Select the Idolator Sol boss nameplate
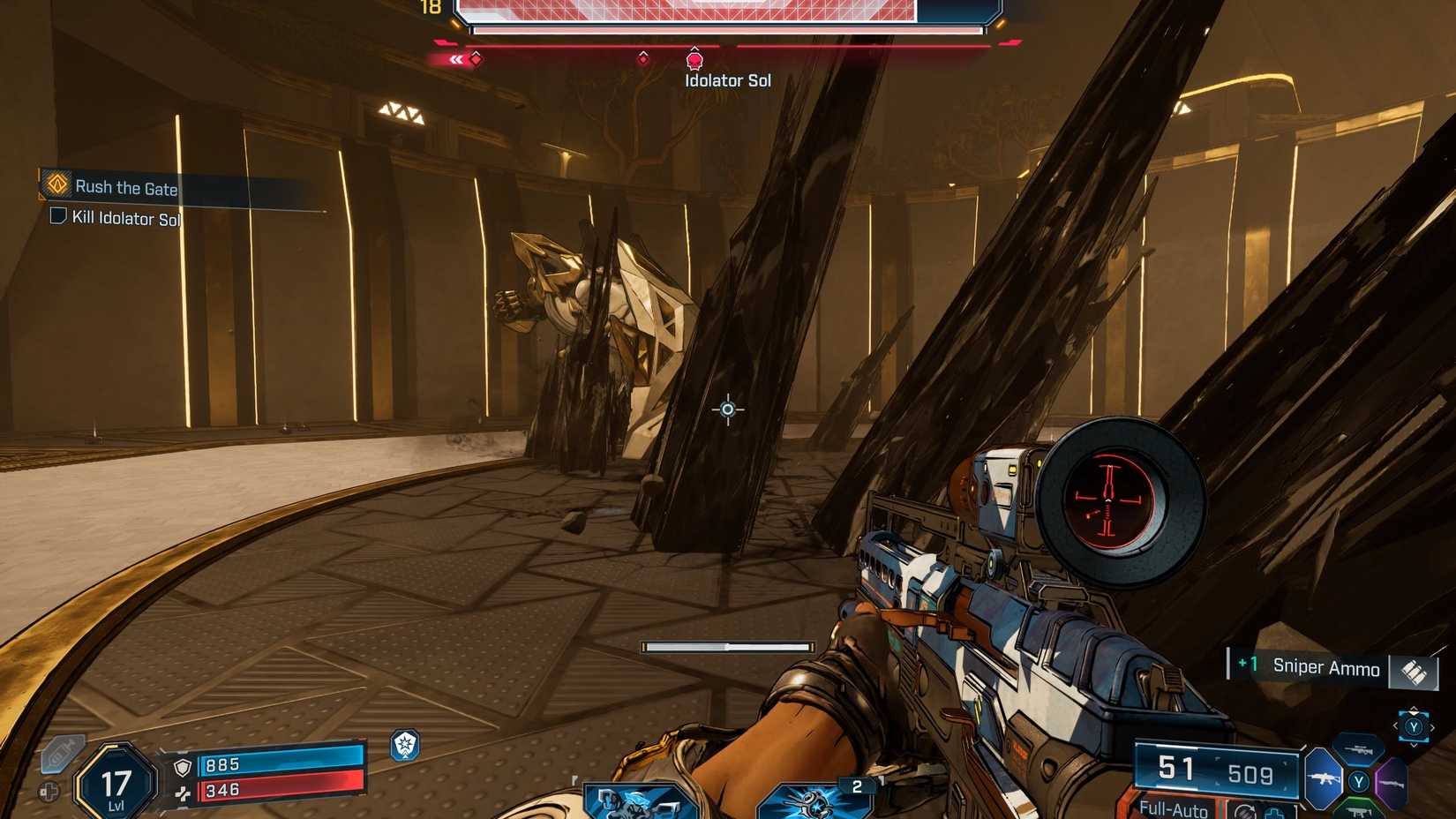The width and height of the screenshot is (1456, 819). point(728,79)
